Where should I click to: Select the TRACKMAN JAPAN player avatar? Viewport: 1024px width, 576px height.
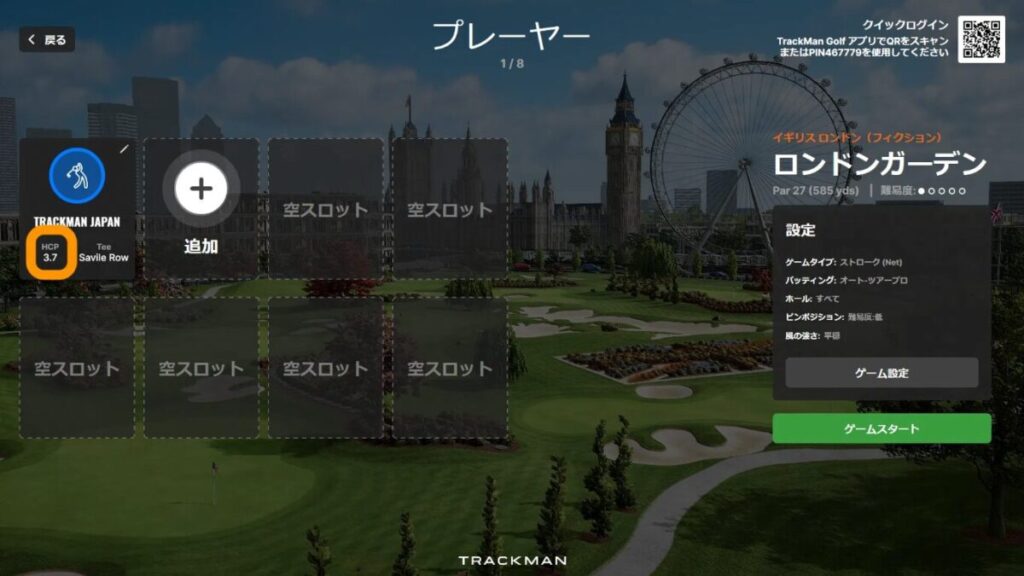click(x=77, y=174)
